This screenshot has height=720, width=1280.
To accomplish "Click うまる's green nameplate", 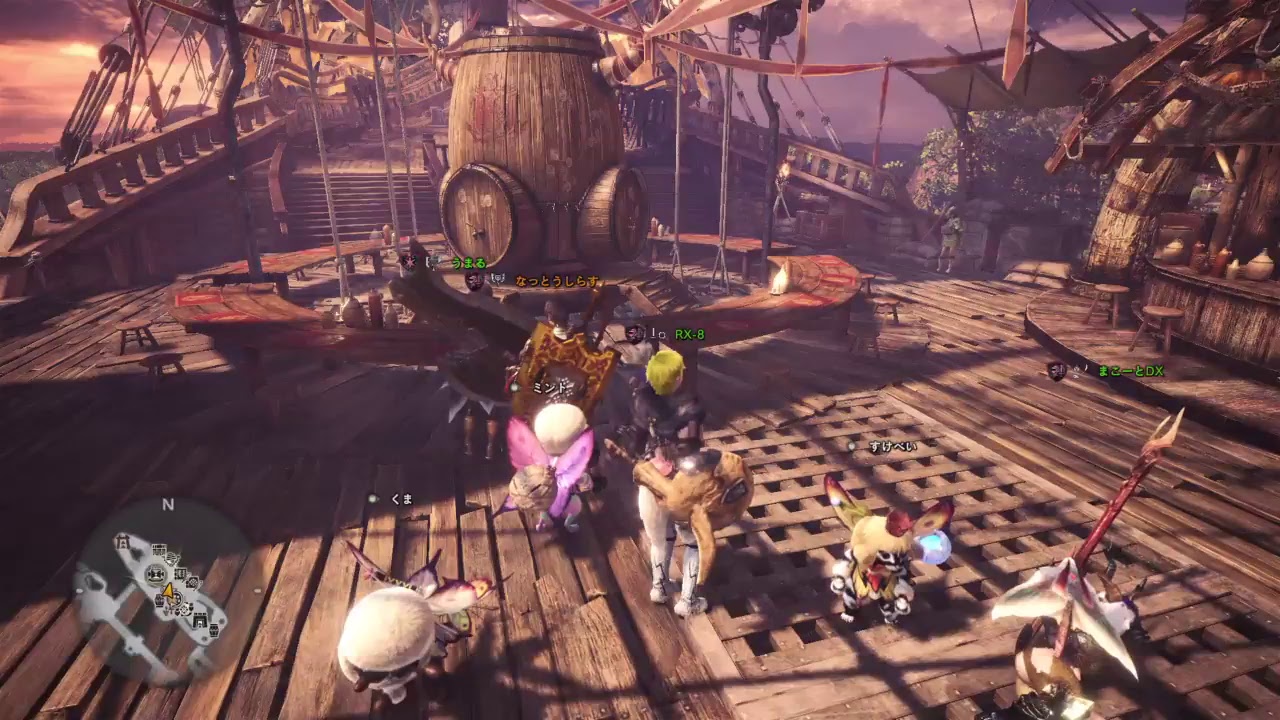I will (467, 263).
